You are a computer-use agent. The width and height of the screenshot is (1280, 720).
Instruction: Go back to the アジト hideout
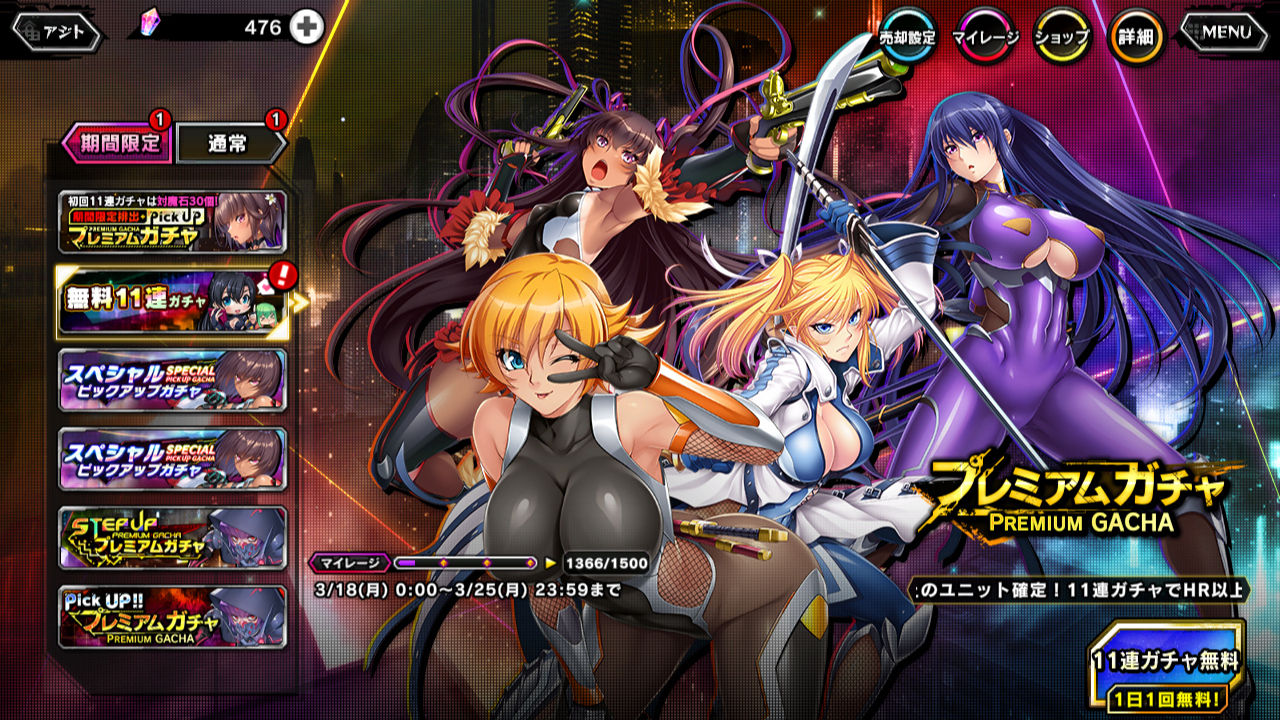pyautogui.click(x=57, y=32)
